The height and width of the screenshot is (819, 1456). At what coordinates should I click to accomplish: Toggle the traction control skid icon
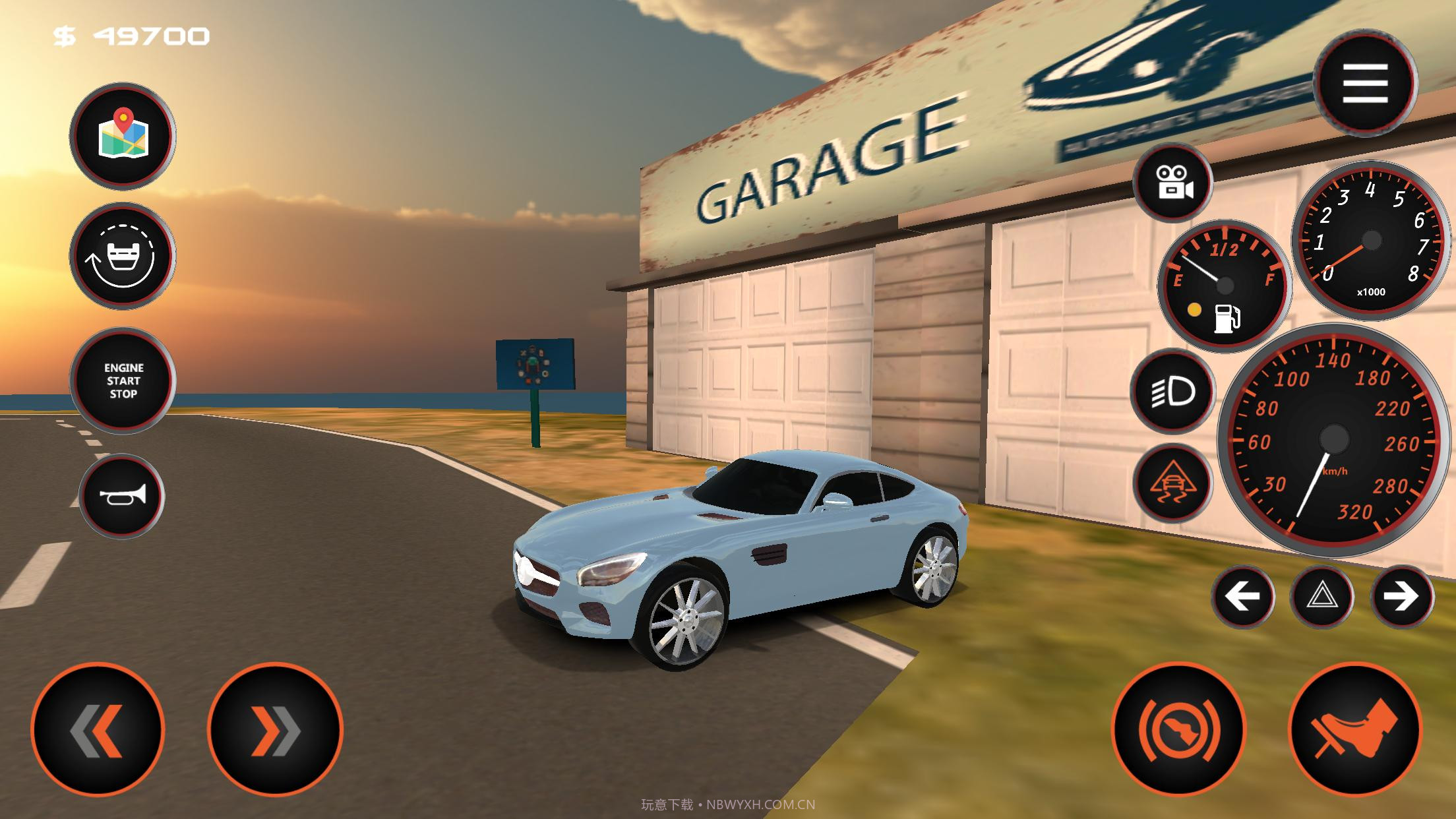[x=1172, y=483]
